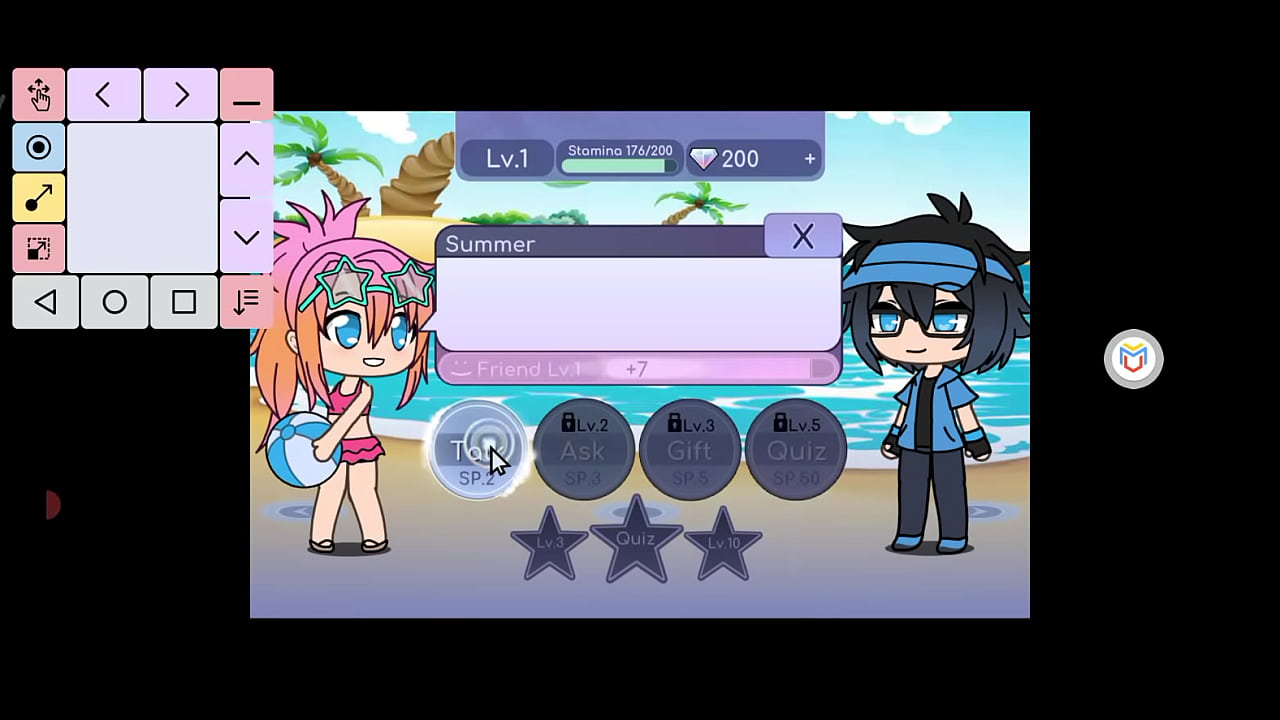Click the downward chevron on the control panel
The image size is (1280, 720).
[x=246, y=237]
